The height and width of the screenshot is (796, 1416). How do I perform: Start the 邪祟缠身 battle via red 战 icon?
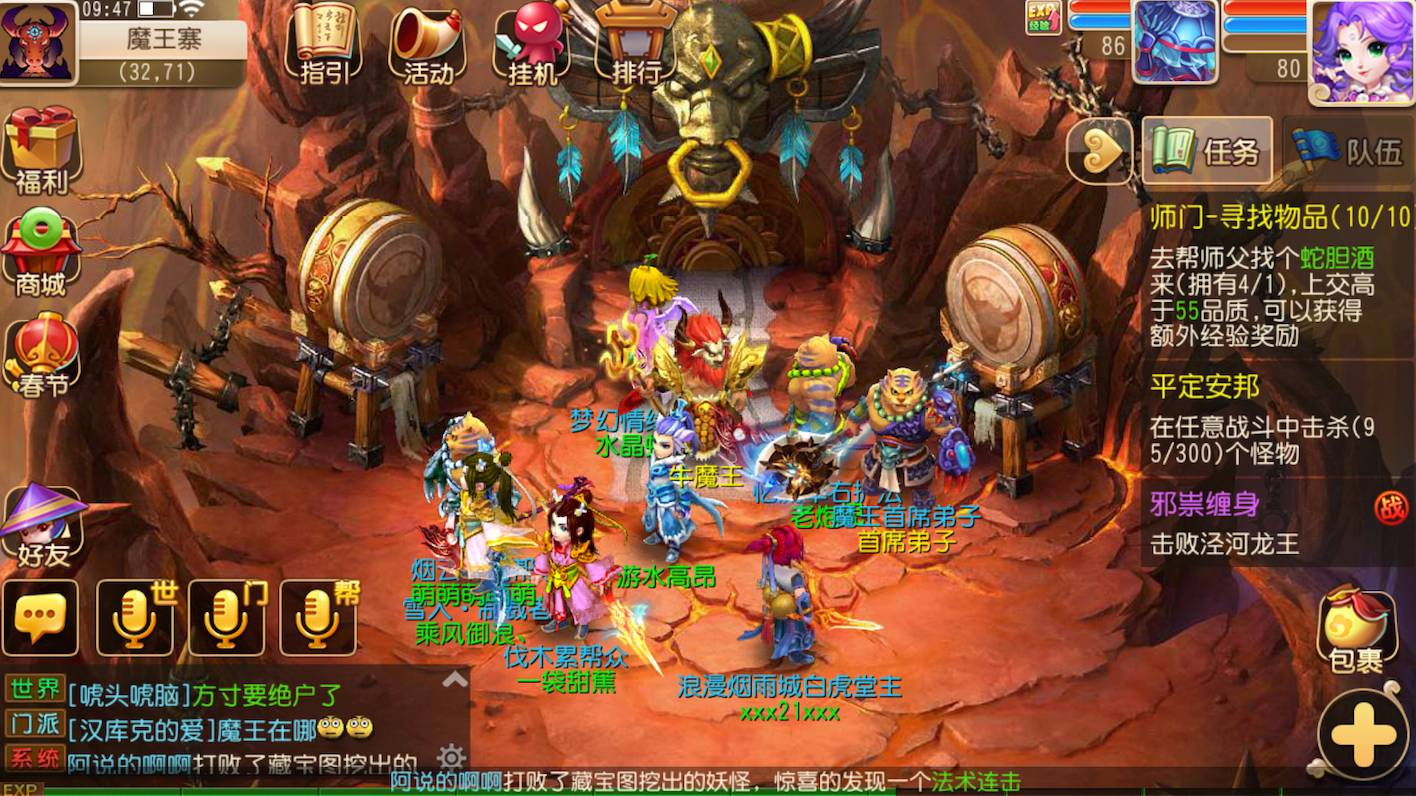coord(1389,507)
